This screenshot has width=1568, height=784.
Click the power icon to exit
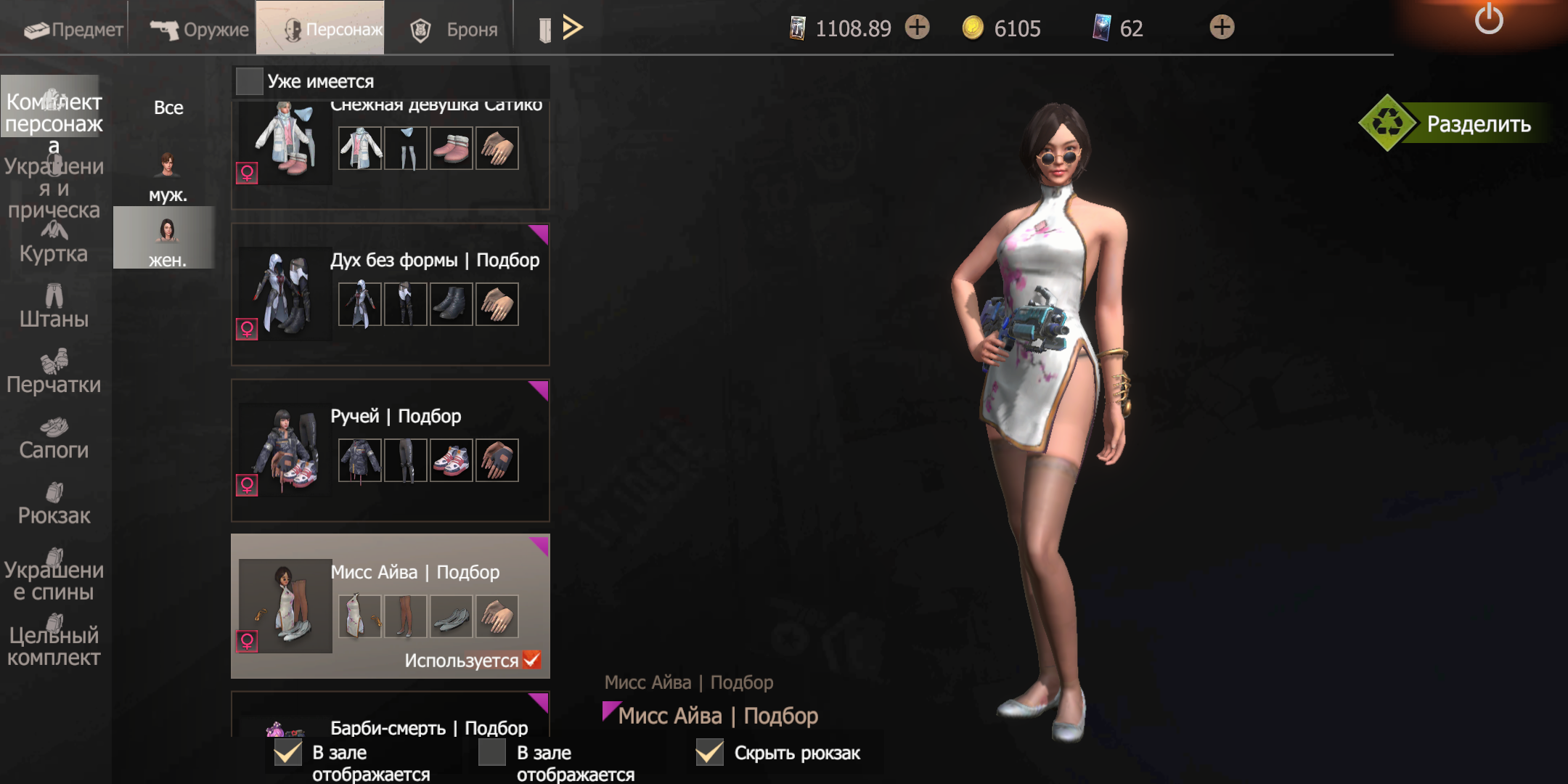click(1489, 19)
